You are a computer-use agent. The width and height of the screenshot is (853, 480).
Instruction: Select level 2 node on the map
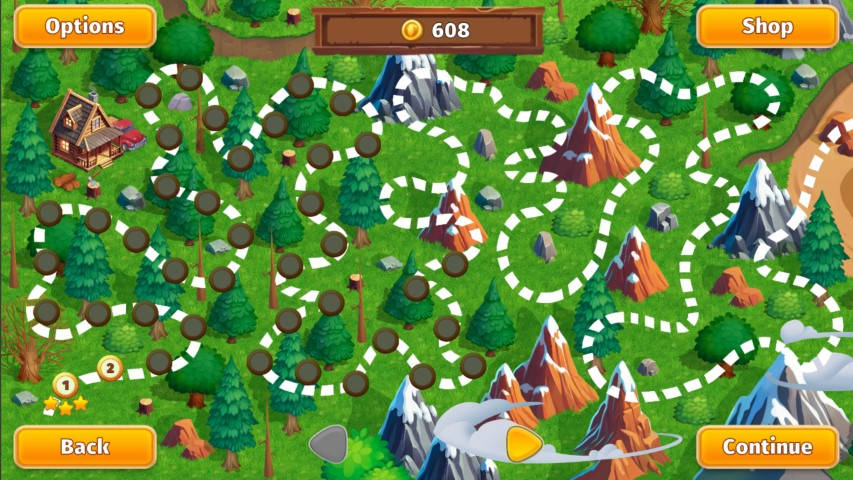click(x=110, y=368)
